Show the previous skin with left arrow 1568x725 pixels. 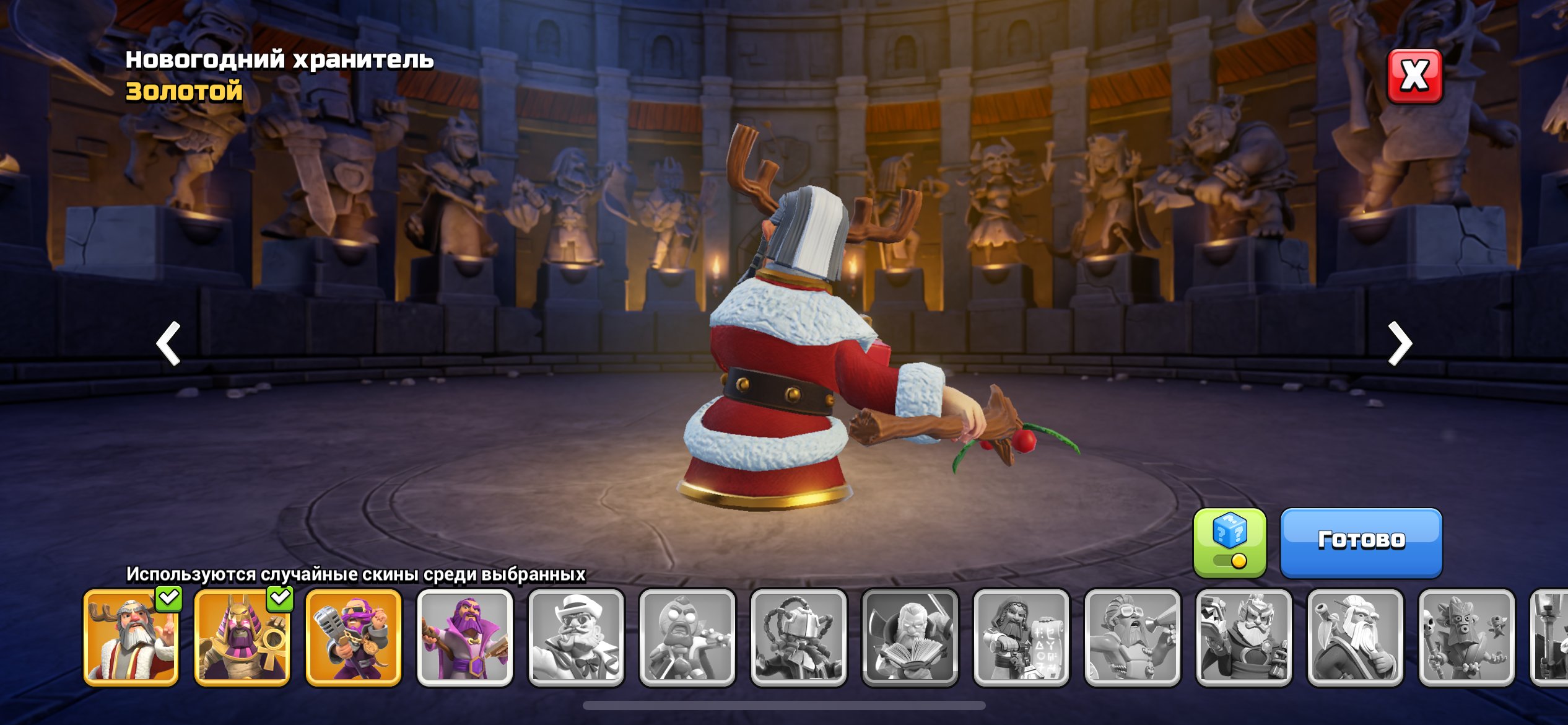pos(168,343)
